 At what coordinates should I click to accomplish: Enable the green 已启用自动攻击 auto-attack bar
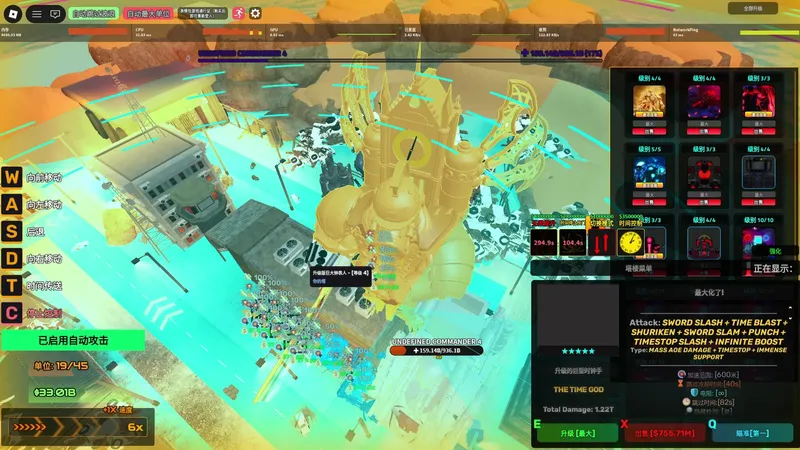73,340
